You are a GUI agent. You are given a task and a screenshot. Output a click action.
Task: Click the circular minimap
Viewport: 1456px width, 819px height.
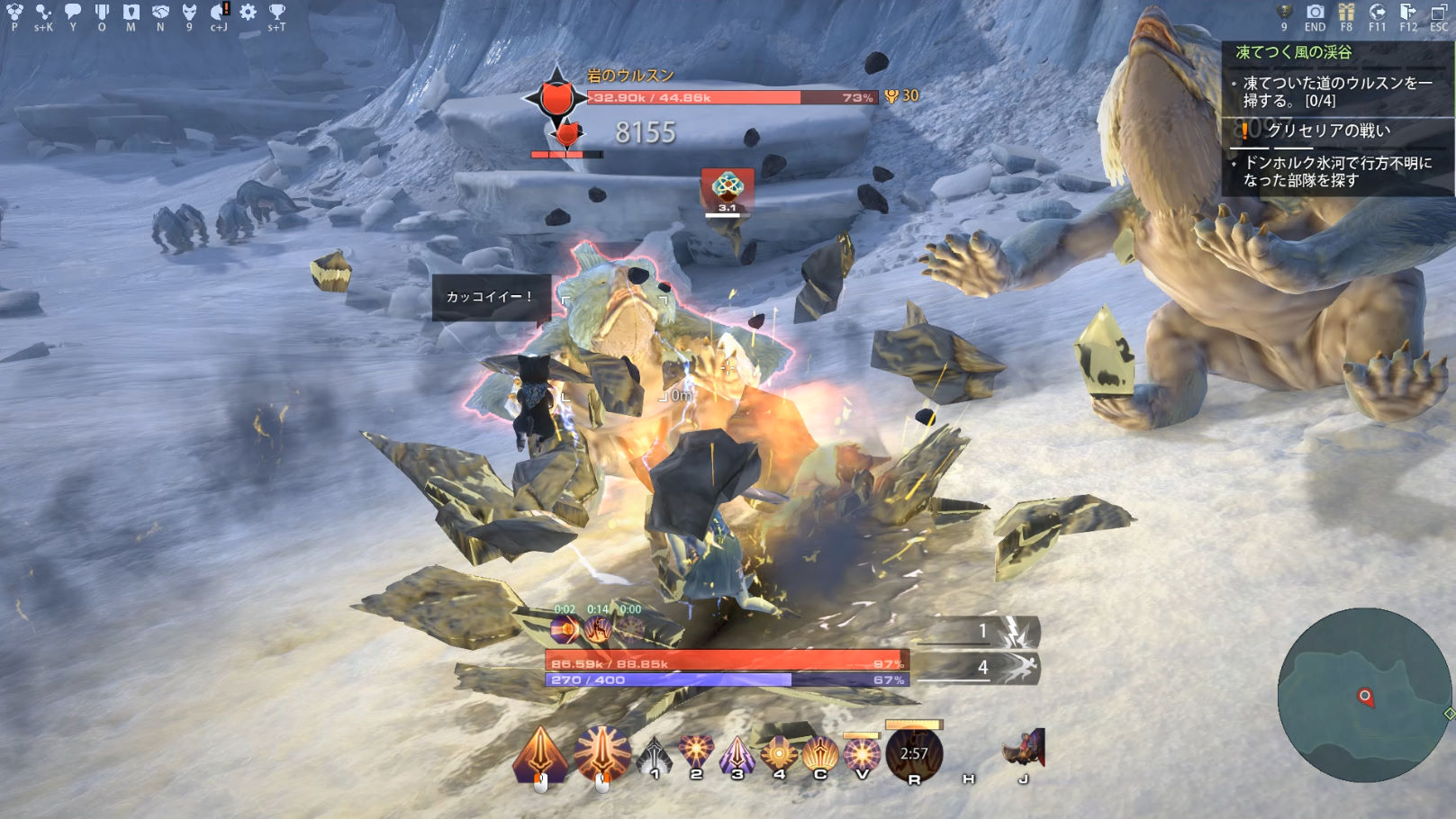[1363, 695]
